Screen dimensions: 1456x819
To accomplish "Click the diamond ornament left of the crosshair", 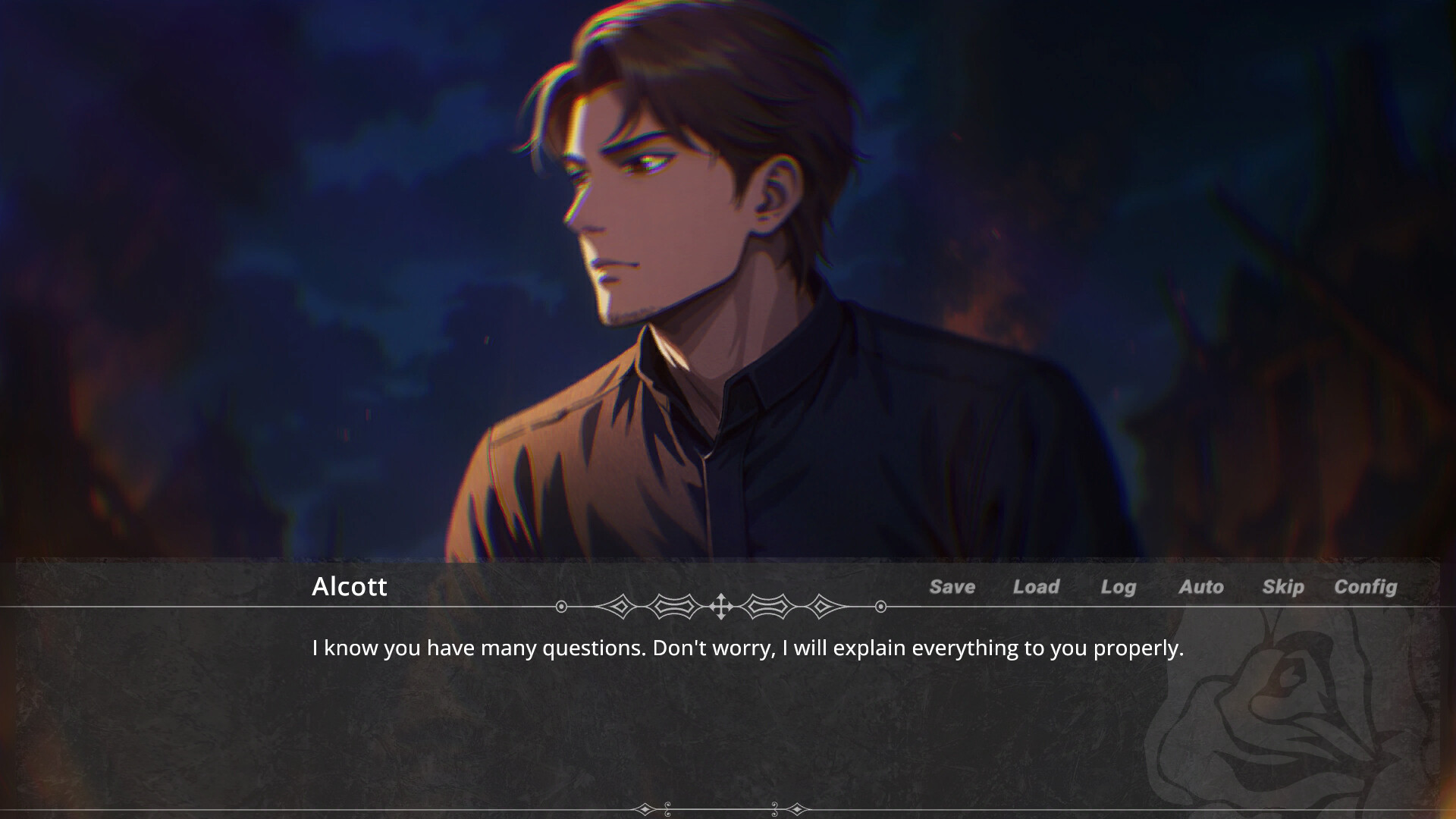I will coord(620,606).
